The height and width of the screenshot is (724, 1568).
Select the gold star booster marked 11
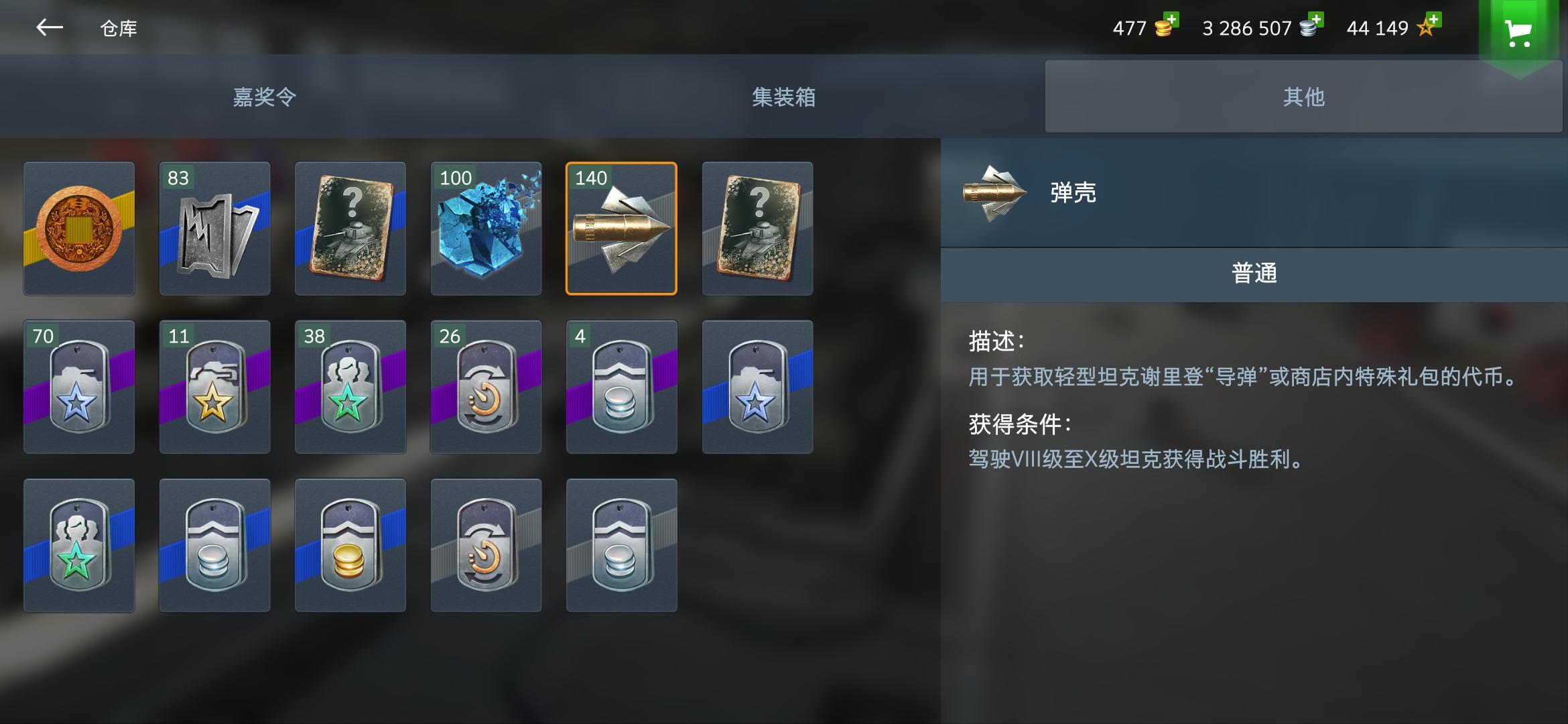214,387
